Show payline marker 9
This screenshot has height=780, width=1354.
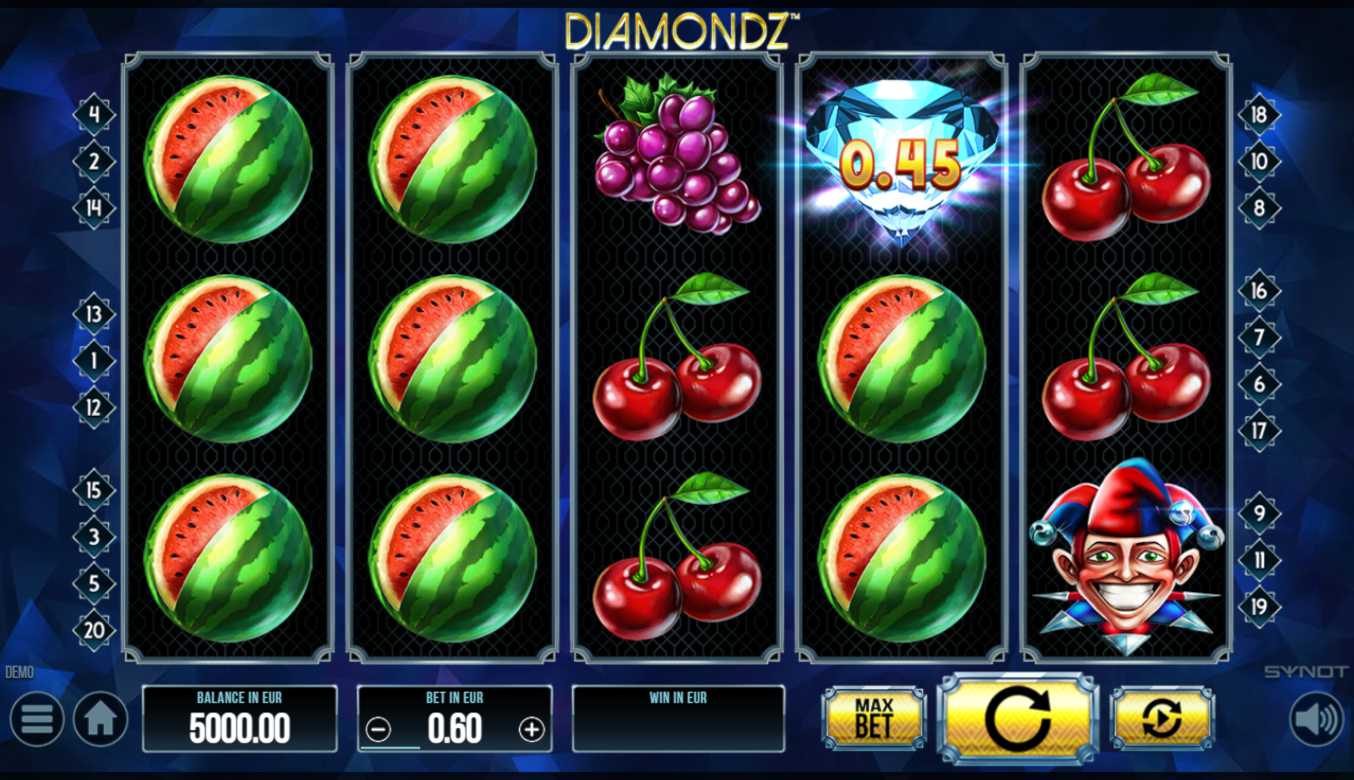pyautogui.click(x=1259, y=513)
